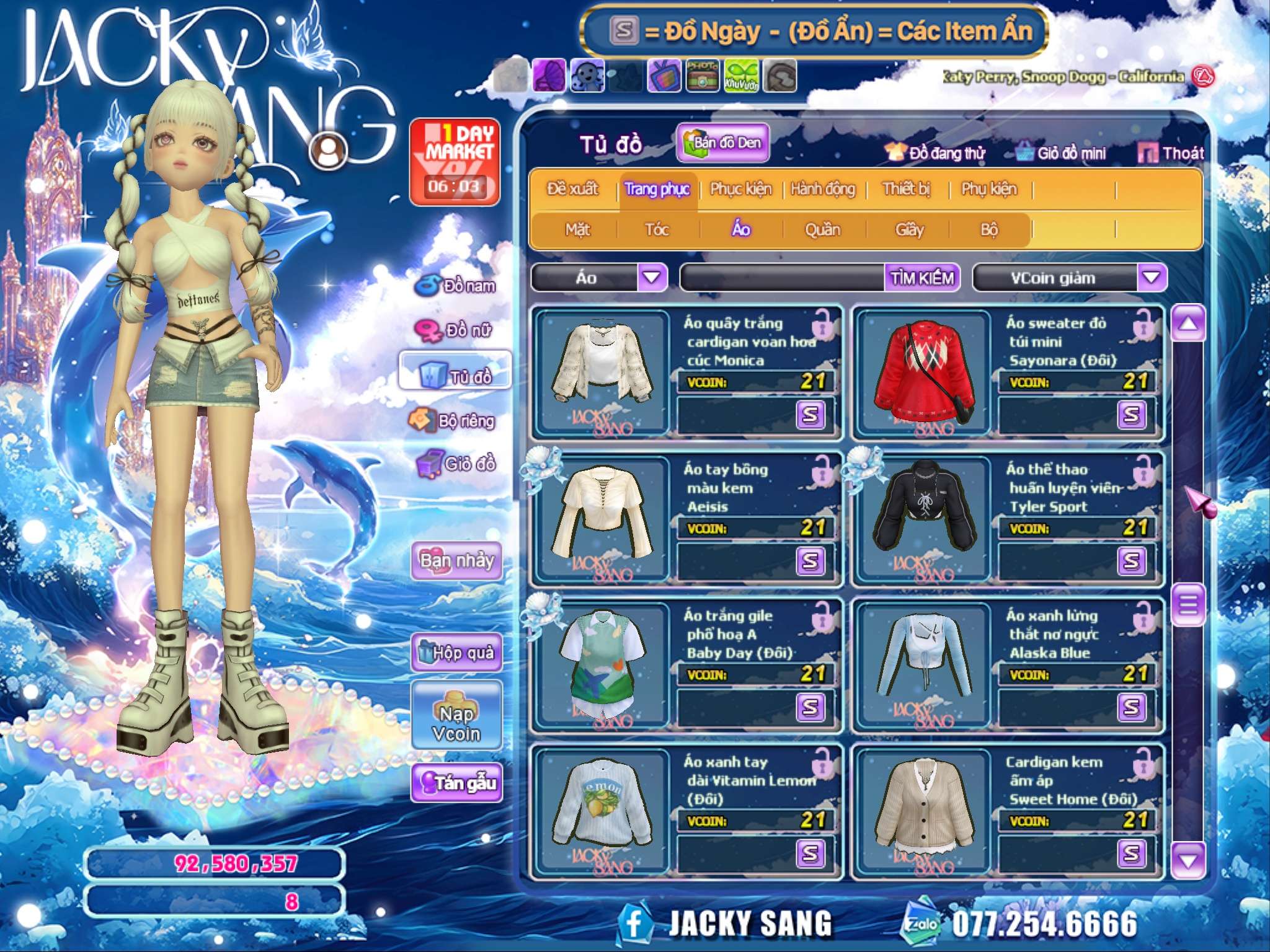Exit wardrobe with Thoát button
The height and width of the screenshot is (952, 1270).
(x=1171, y=153)
